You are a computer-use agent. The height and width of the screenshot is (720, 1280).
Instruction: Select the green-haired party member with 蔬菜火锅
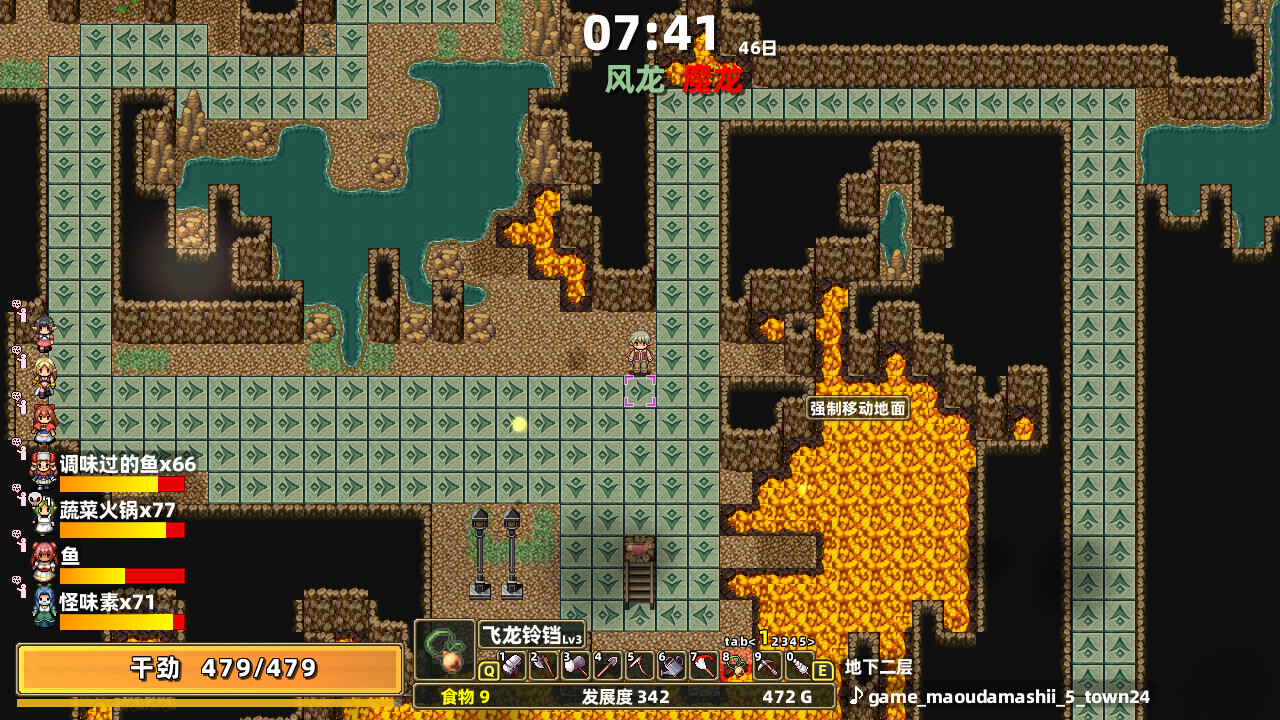click(44, 514)
